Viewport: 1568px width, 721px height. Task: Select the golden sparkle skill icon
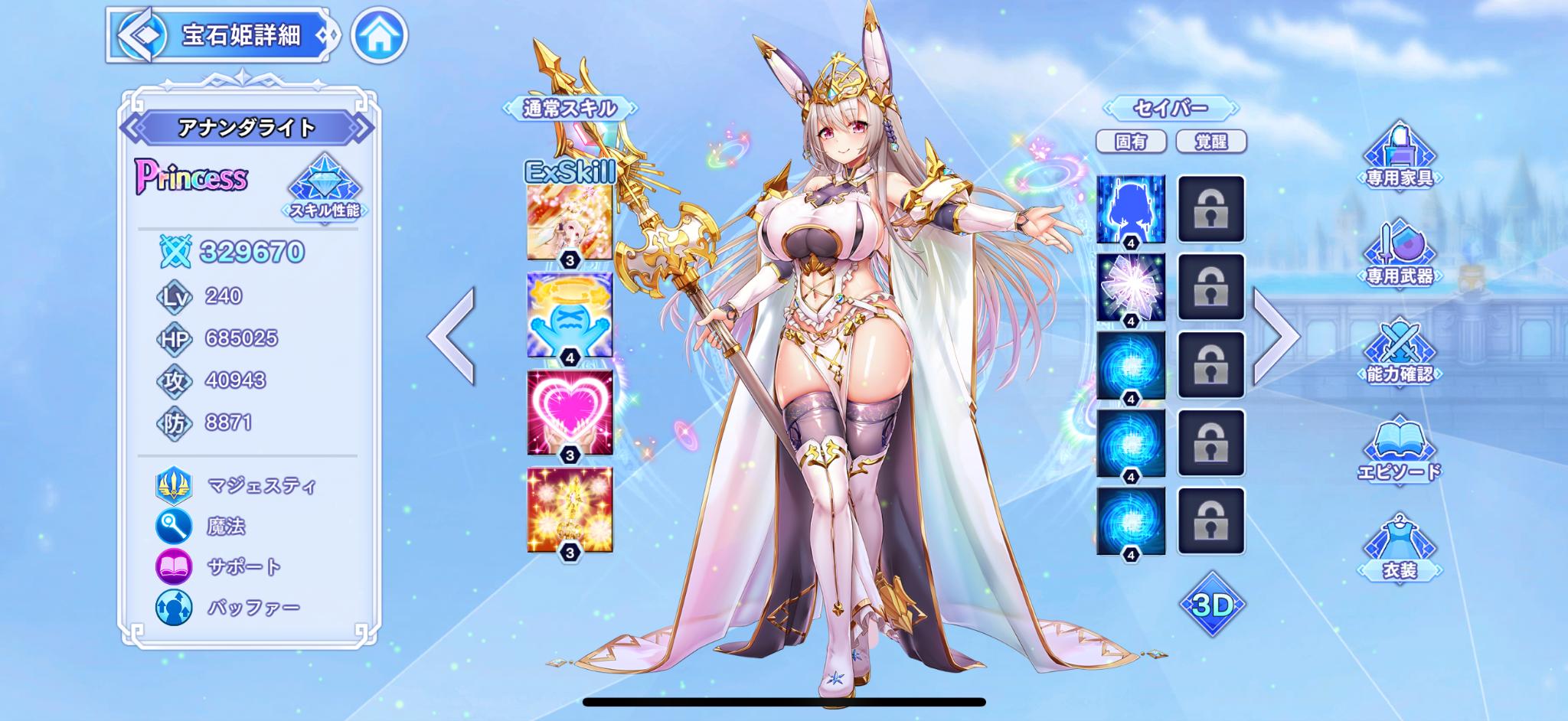(570, 511)
